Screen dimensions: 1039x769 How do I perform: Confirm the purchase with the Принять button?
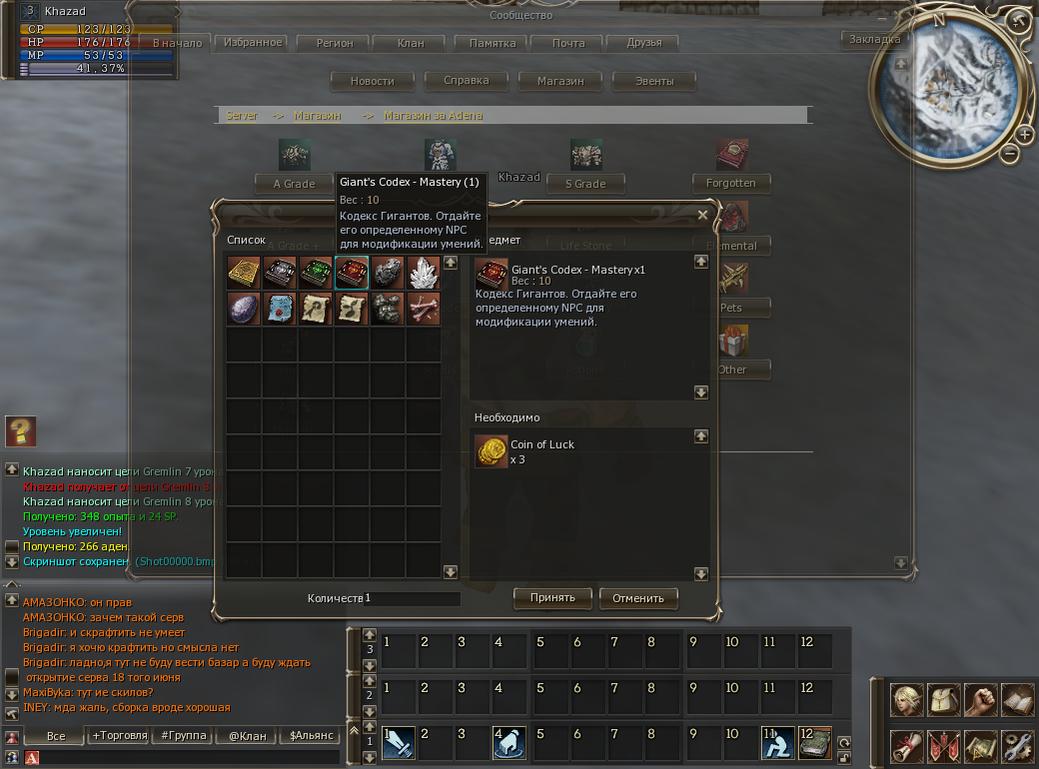pos(552,598)
